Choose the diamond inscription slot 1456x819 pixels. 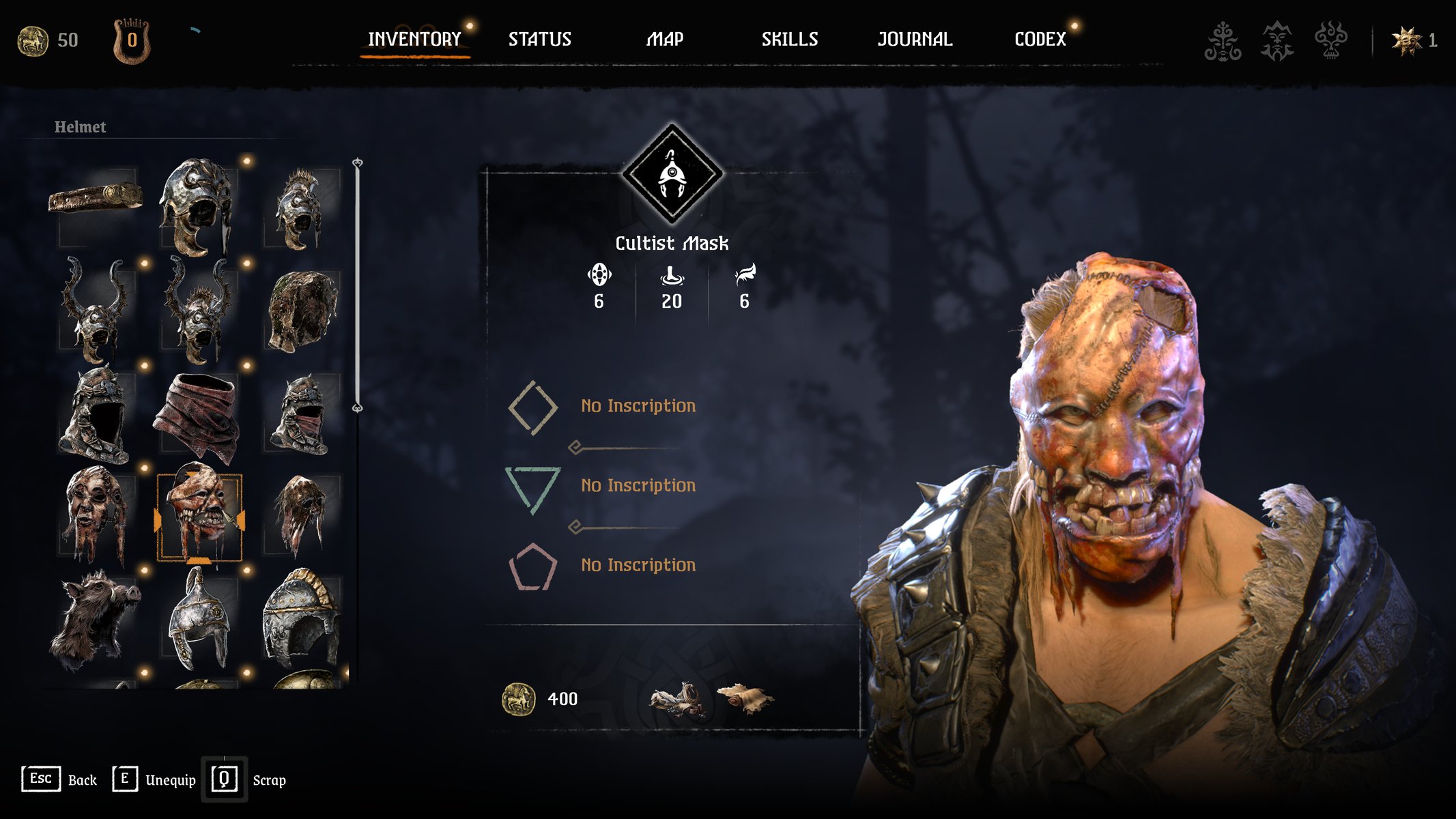[533, 407]
